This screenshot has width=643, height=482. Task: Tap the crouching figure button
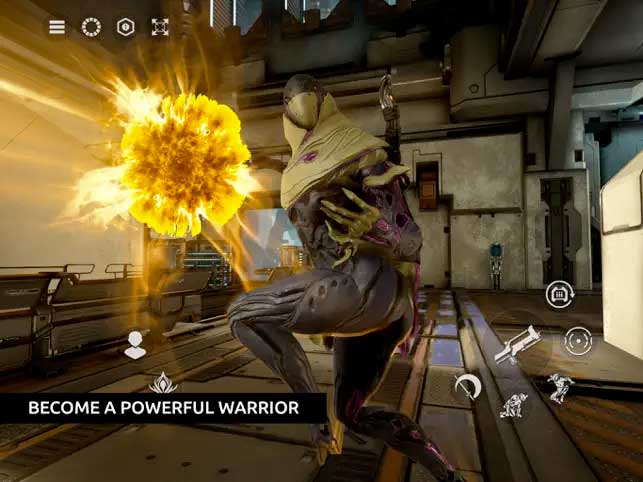[x=514, y=405]
